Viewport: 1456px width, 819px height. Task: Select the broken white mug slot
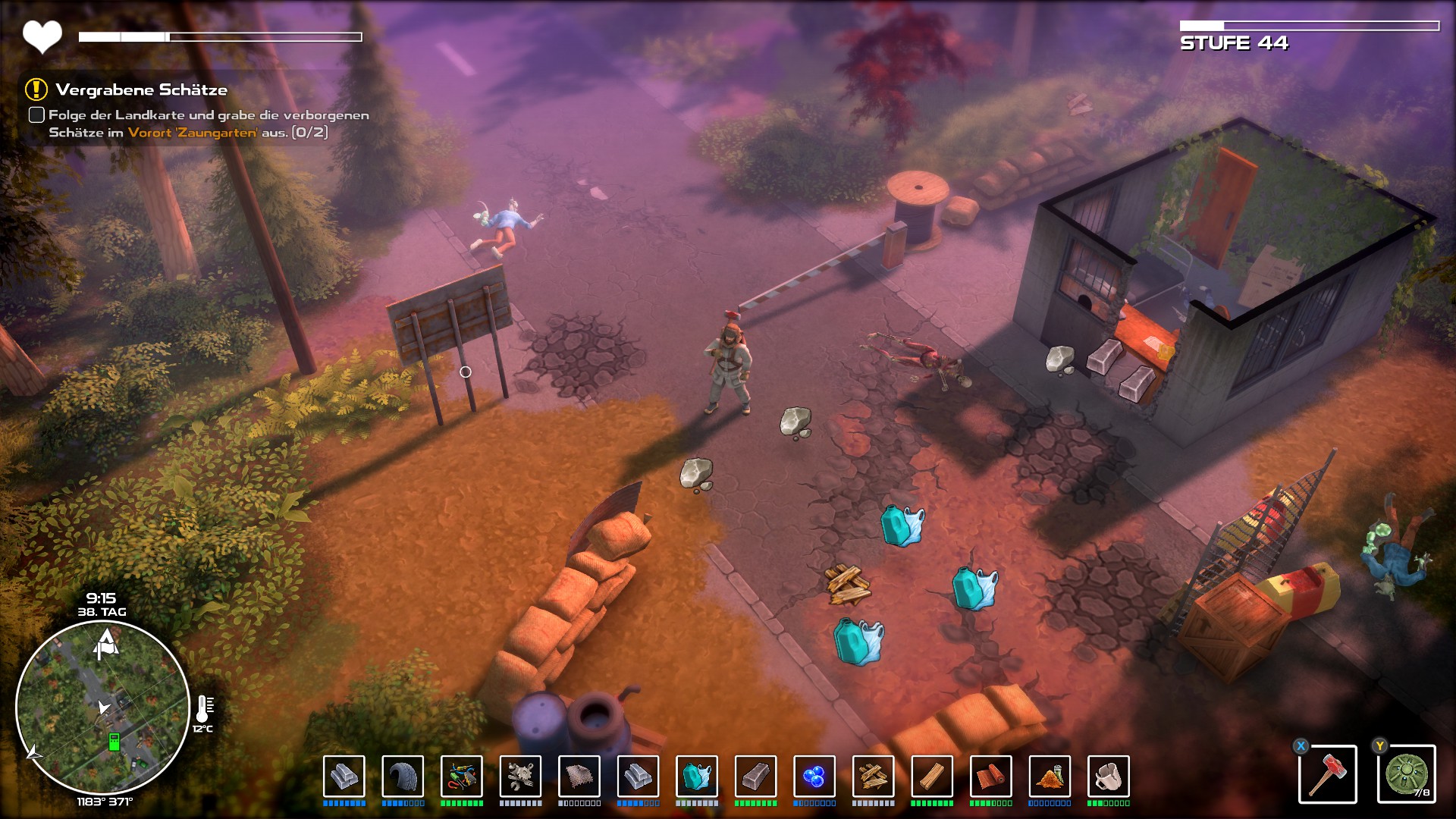click(1108, 777)
